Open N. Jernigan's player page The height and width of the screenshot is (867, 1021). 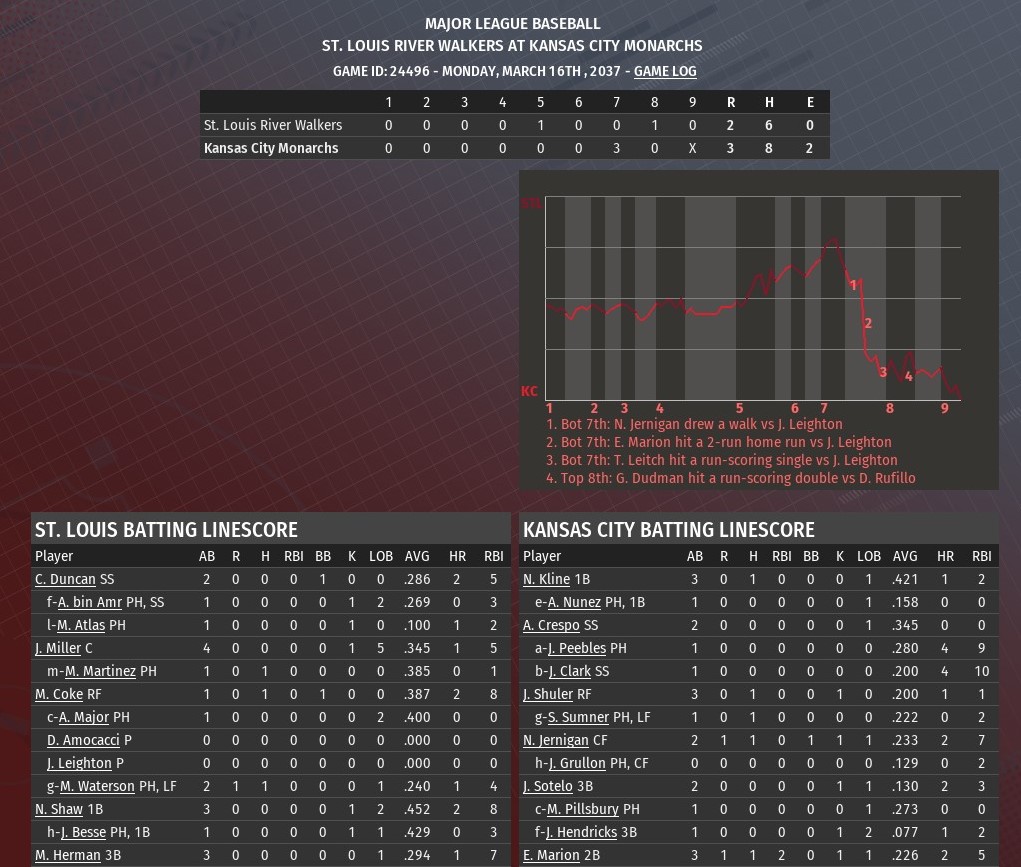tap(556, 740)
